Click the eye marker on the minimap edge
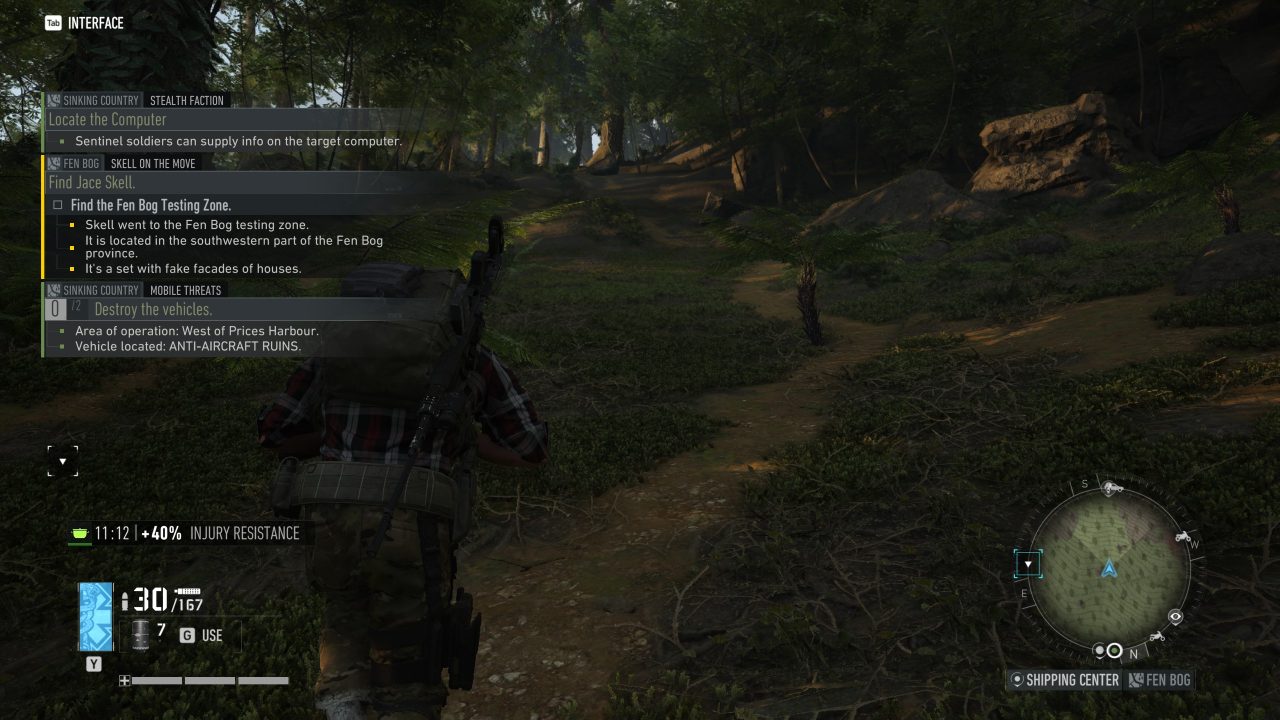Image resolution: width=1280 pixels, height=720 pixels. point(1176,617)
